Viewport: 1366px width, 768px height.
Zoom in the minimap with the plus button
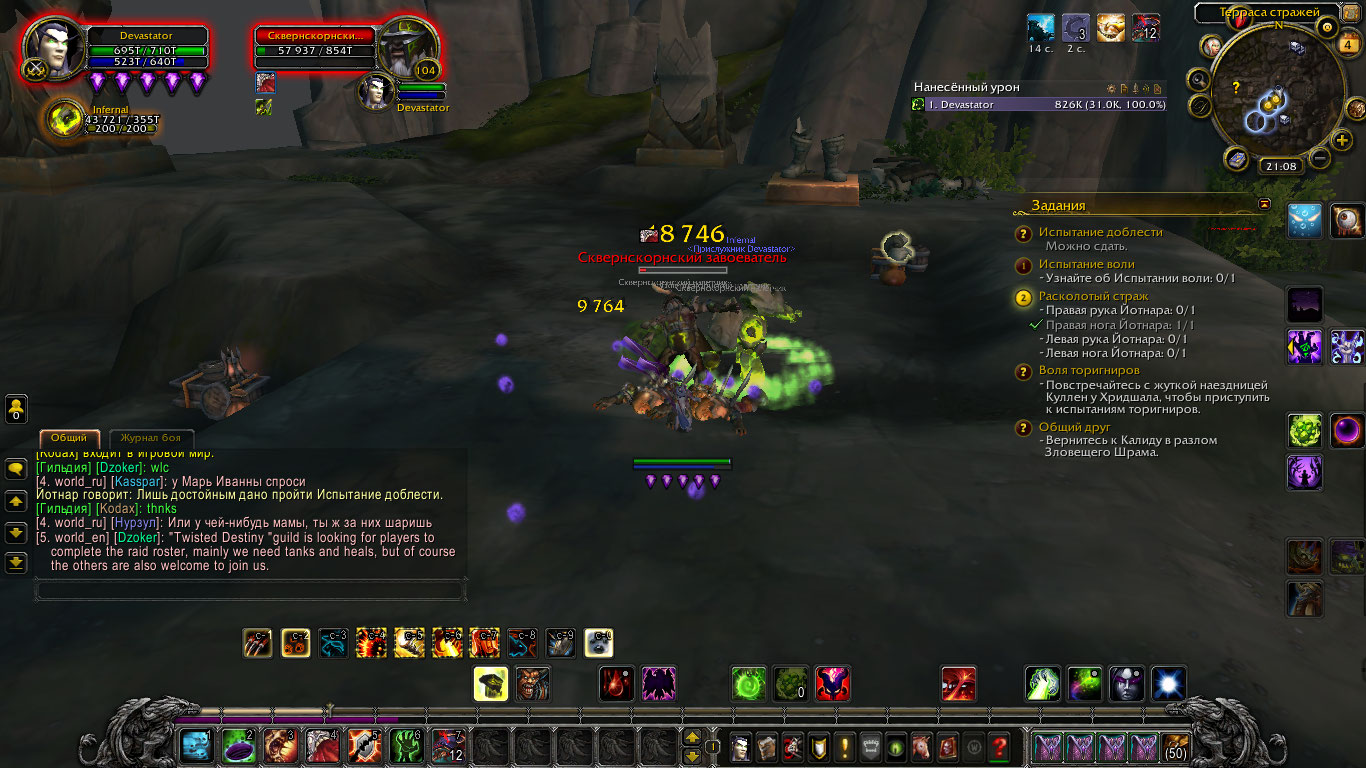tap(1342, 140)
